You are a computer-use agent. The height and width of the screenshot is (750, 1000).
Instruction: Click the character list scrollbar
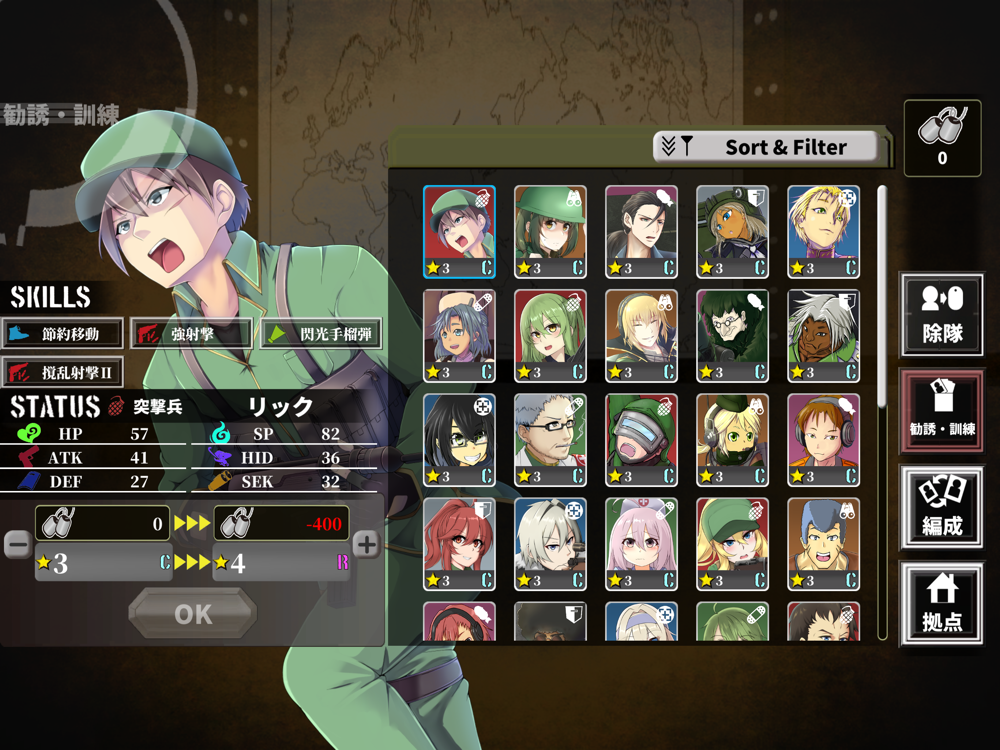882,300
